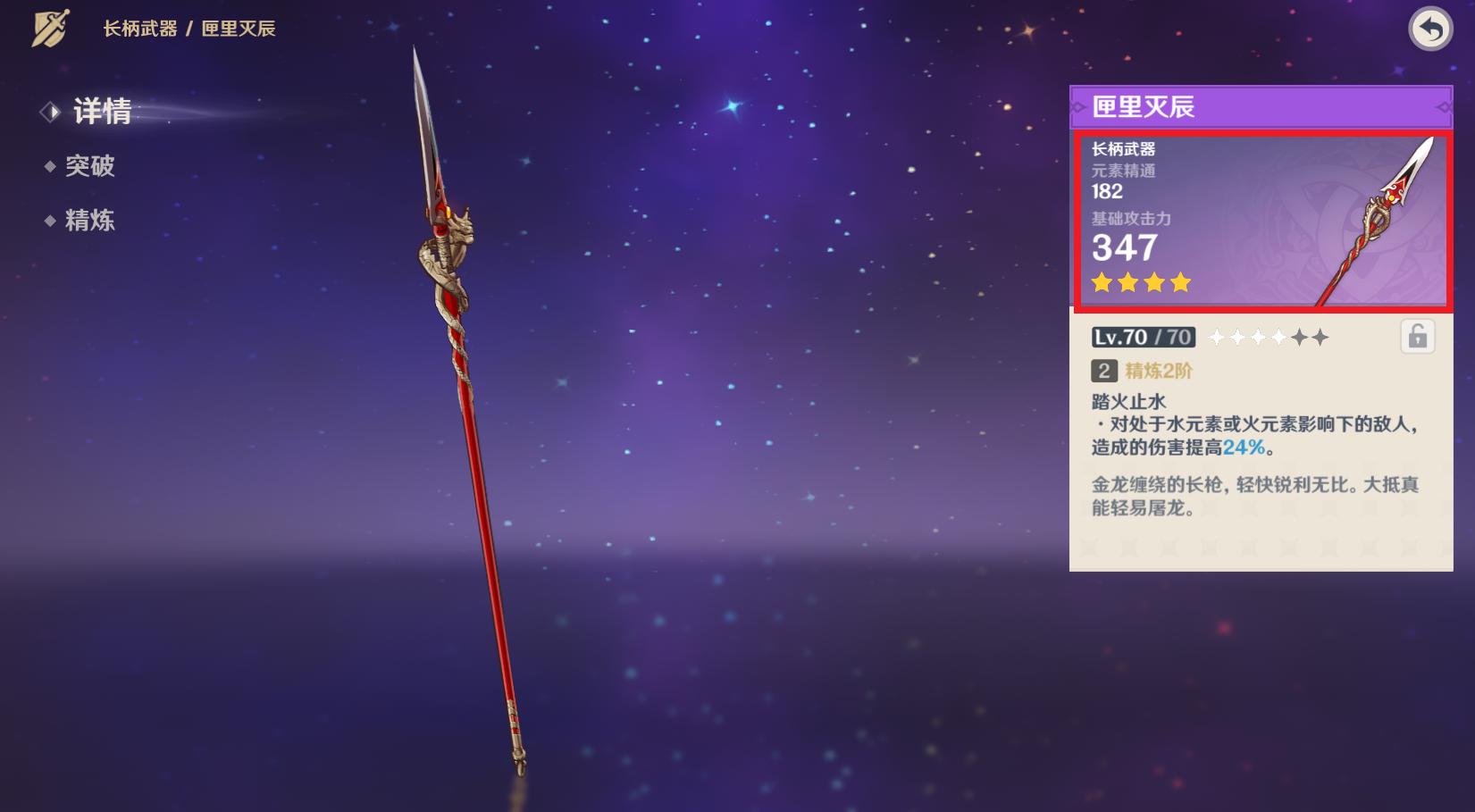Click the weapon sword-and-shield icon in top-left

coord(51,28)
